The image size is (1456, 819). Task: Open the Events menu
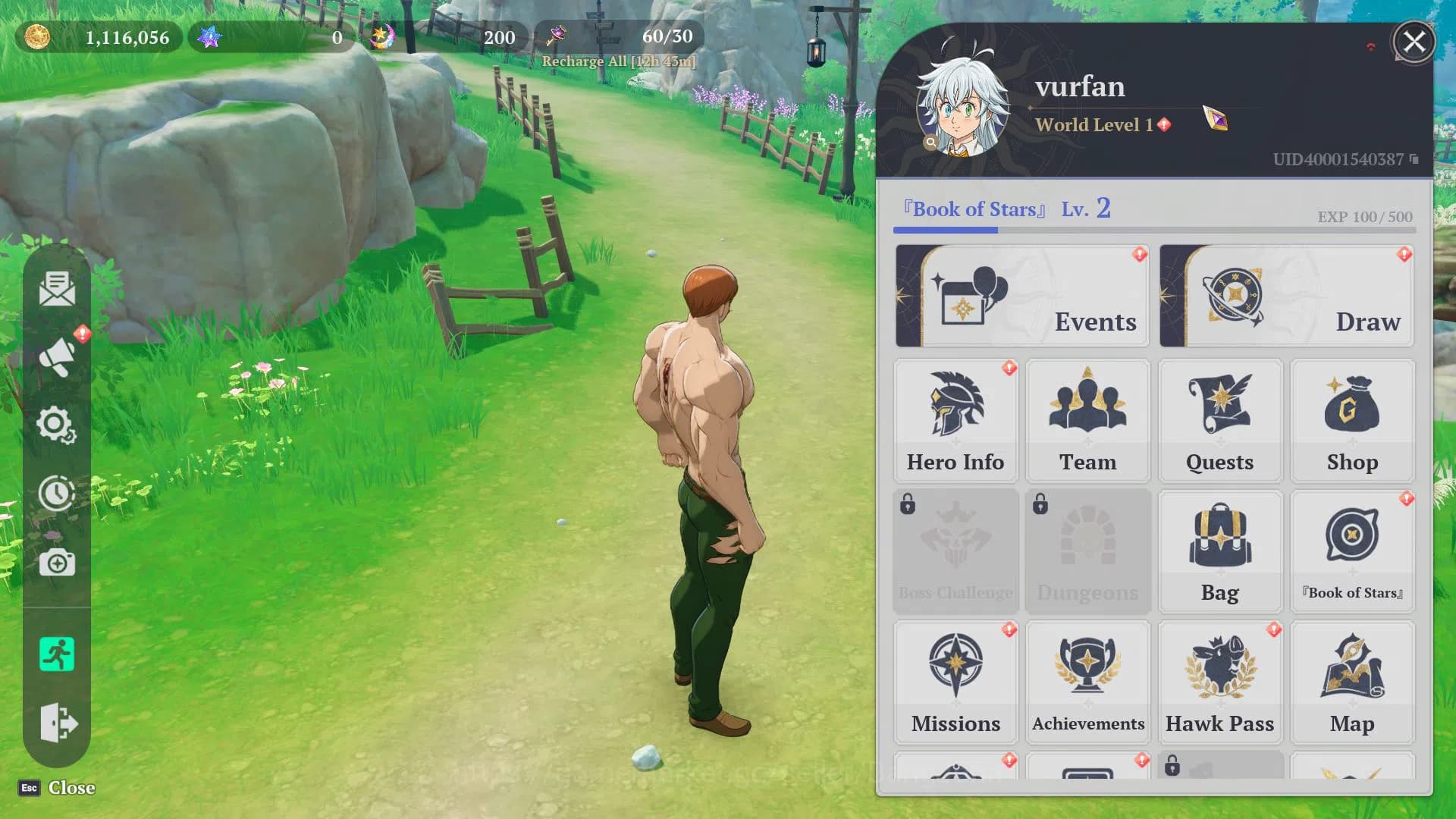coord(1021,296)
